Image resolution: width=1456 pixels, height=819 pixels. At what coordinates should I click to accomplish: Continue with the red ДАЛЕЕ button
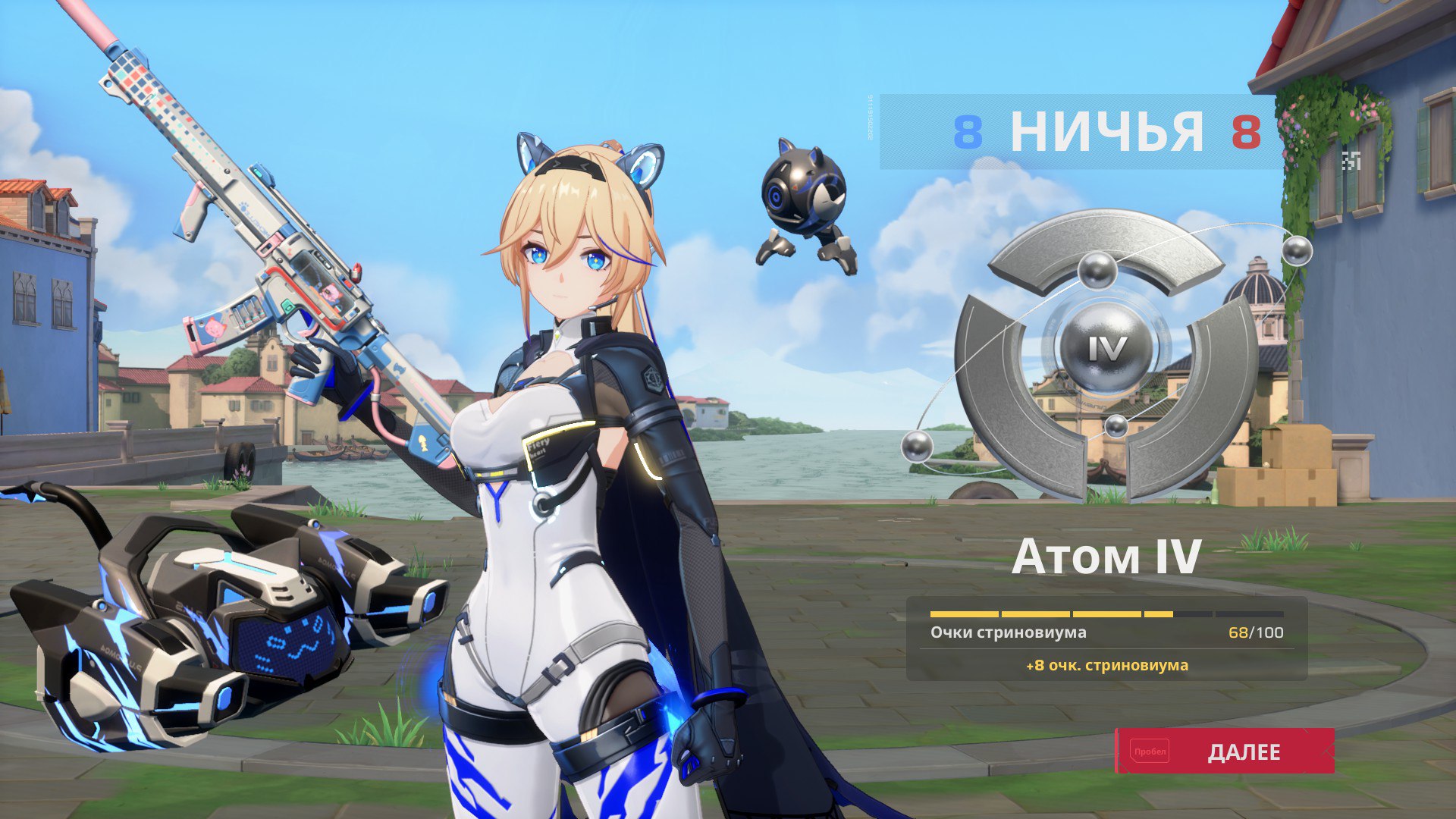coord(1225,751)
